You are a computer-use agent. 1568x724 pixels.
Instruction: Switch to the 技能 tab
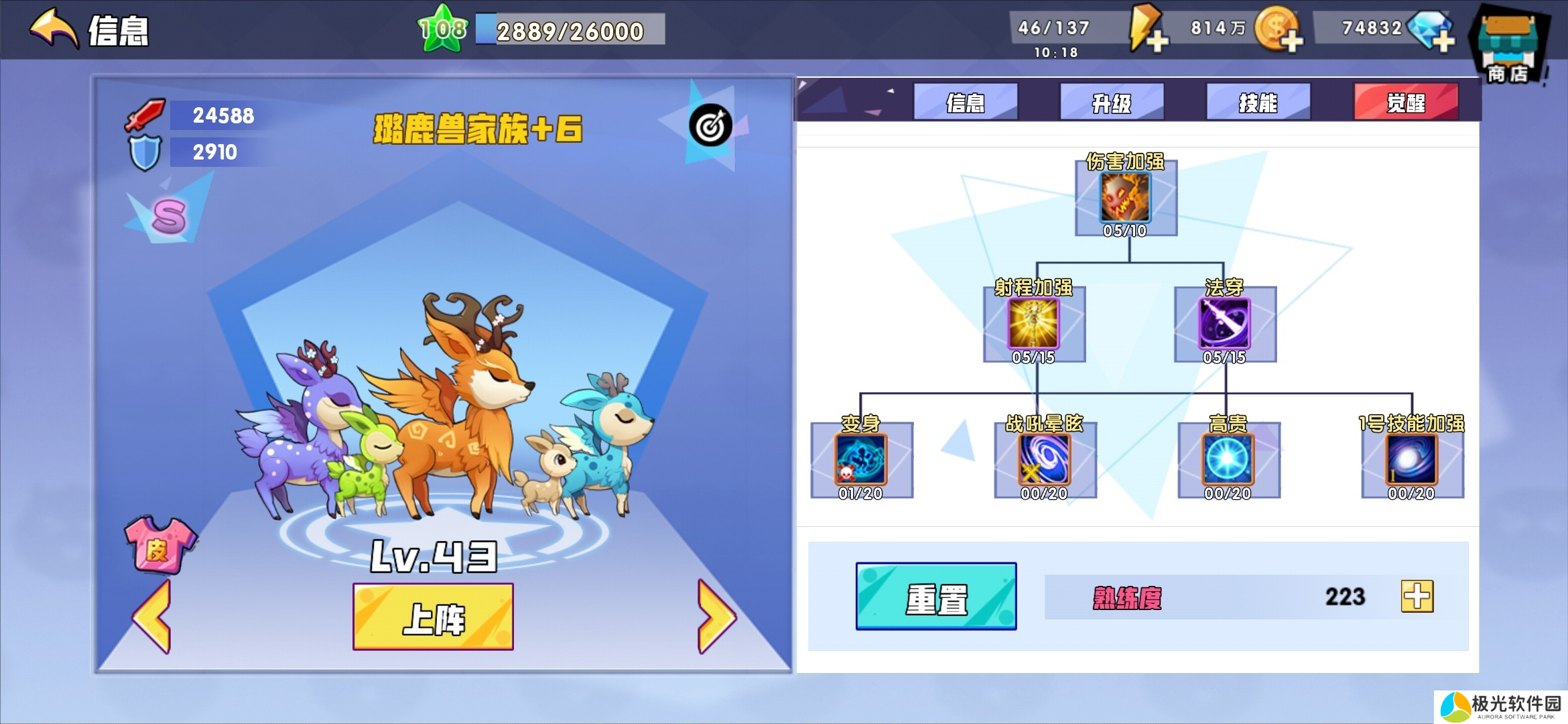(1258, 102)
